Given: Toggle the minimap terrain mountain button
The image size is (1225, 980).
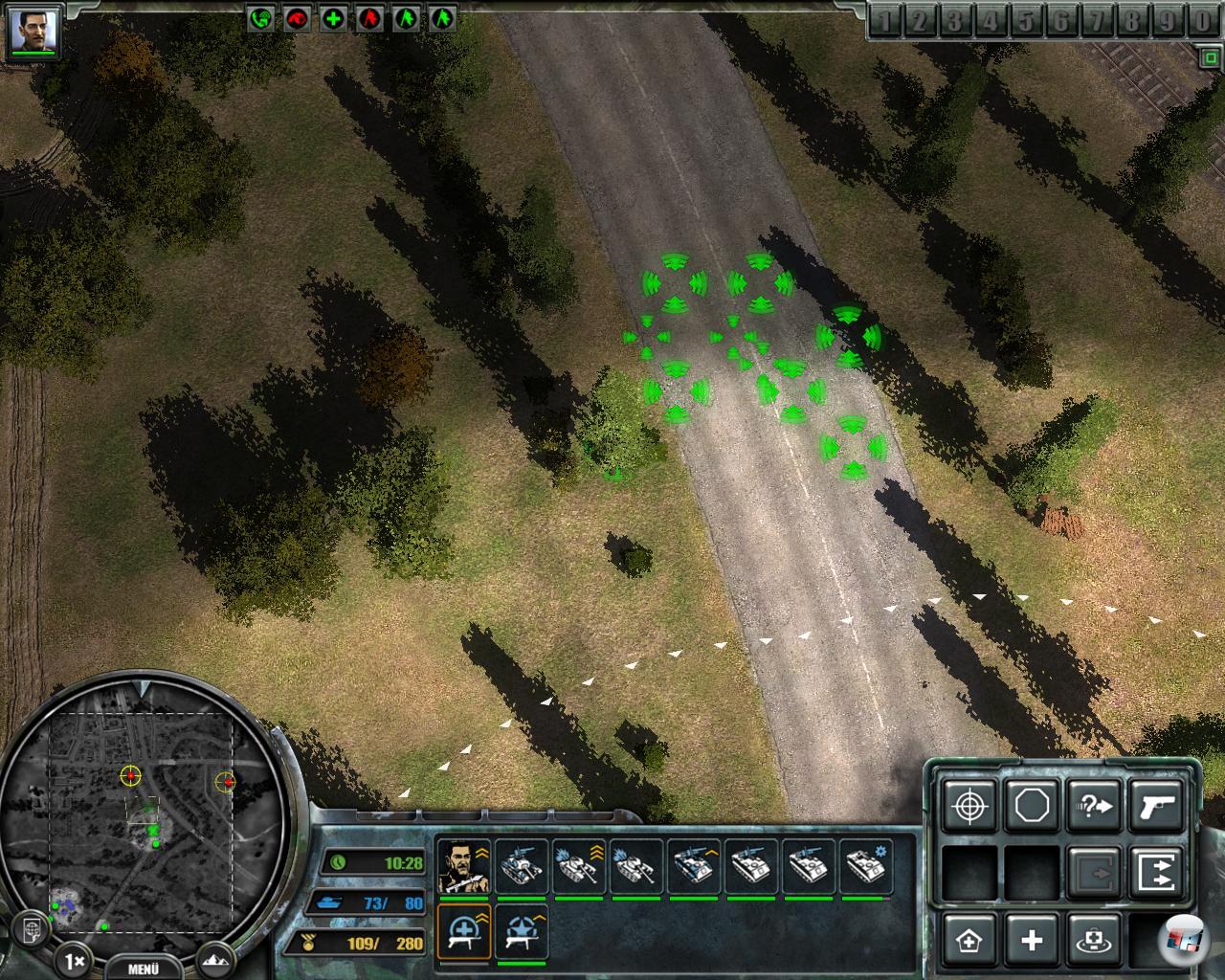Looking at the screenshot, I should 215,959.
